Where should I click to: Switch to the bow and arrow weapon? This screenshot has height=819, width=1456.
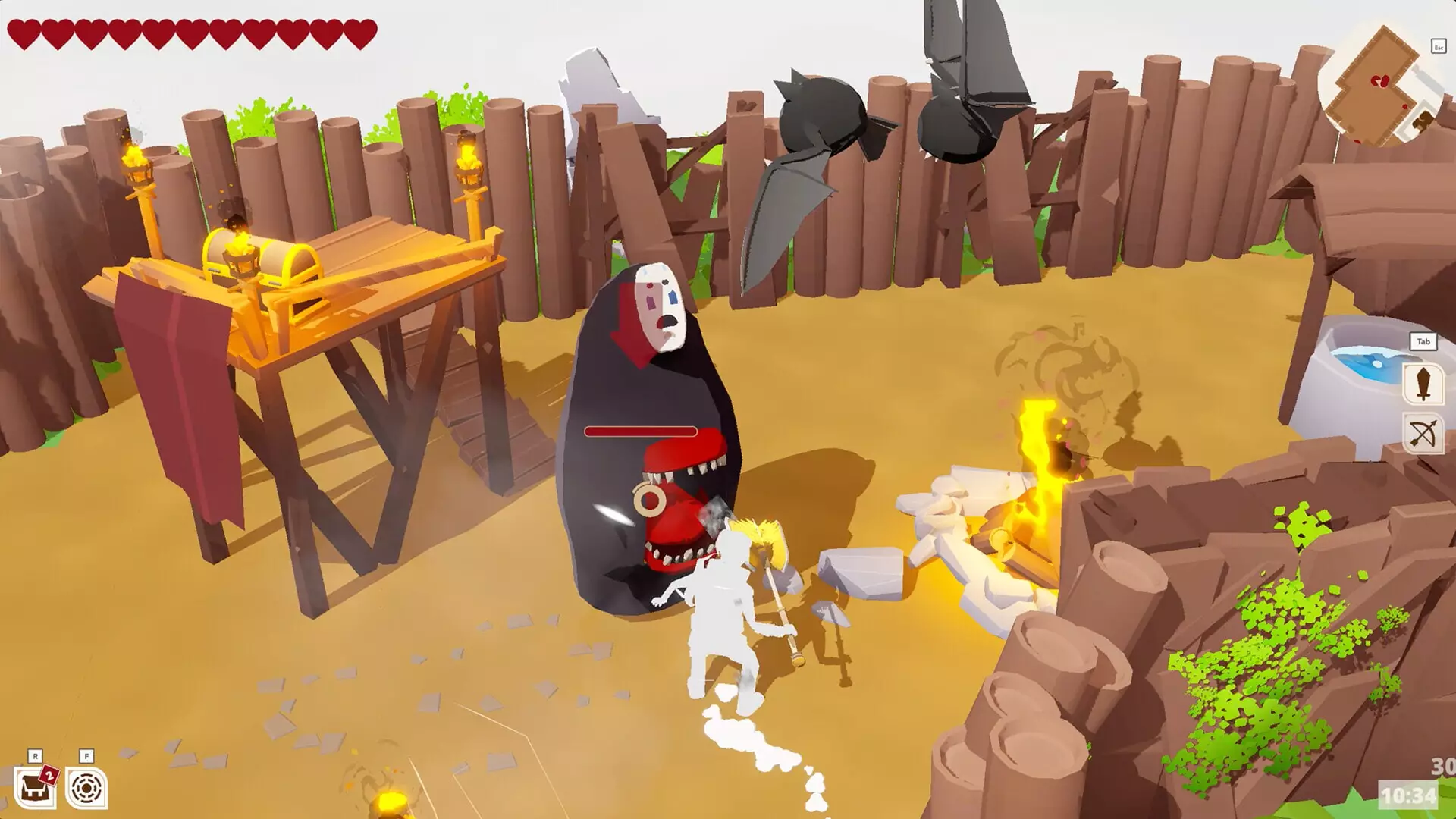(x=1423, y=435)
